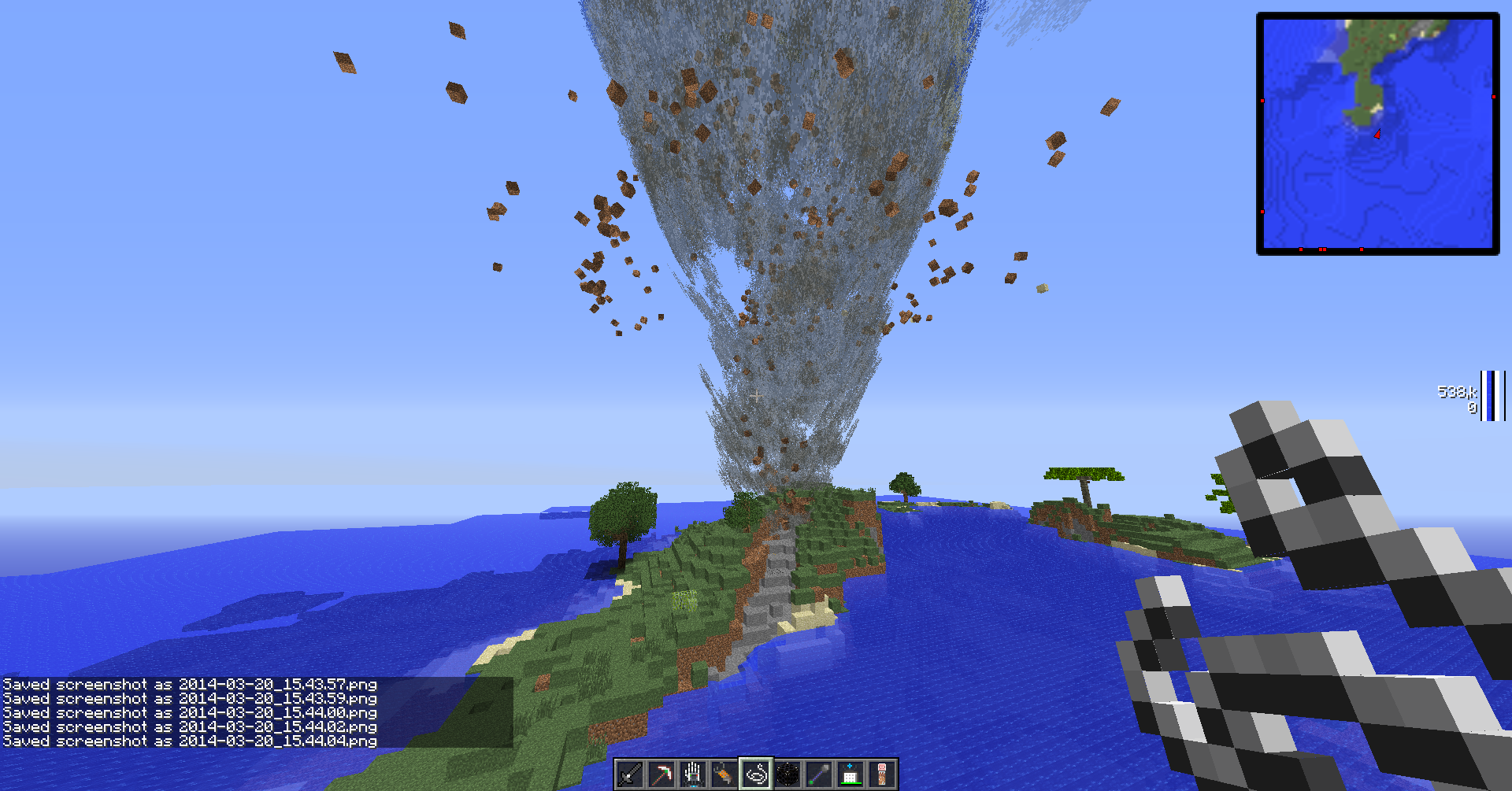Choose the purple-handled shovel wand slot
1512x791 pixels.
(819, 774)
